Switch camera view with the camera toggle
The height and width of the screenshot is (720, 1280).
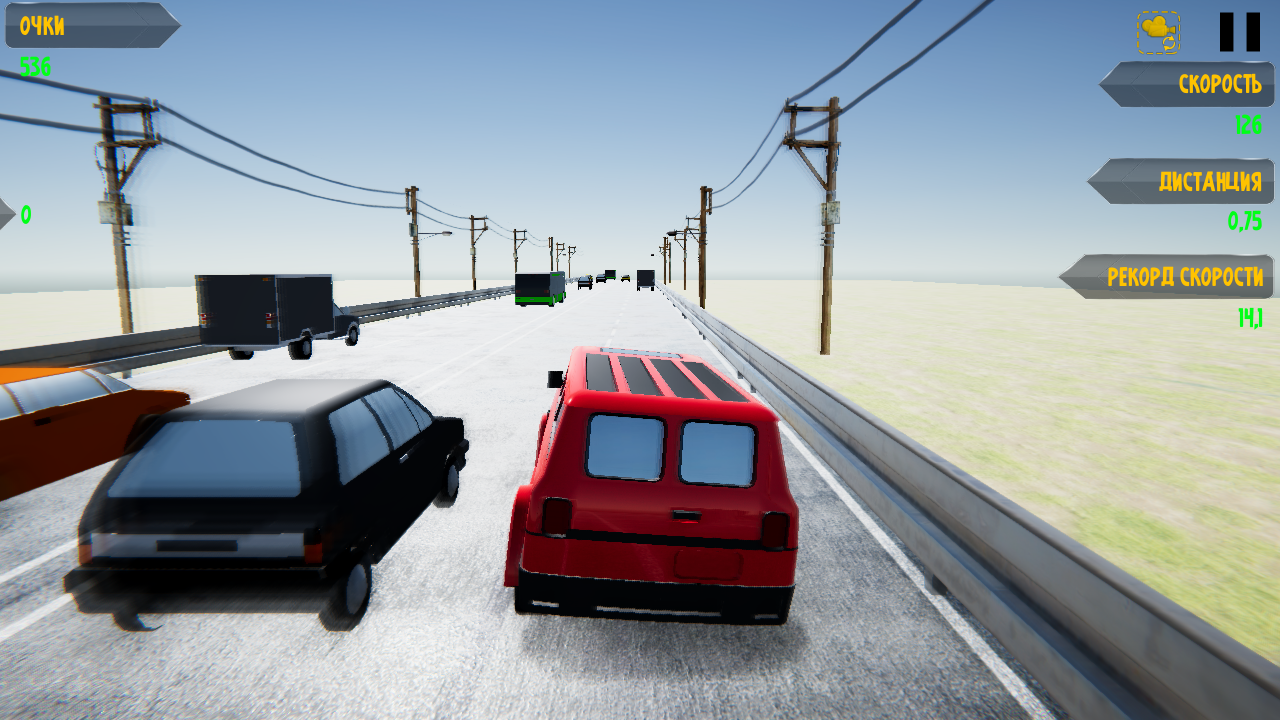[x=1158, y=30]
